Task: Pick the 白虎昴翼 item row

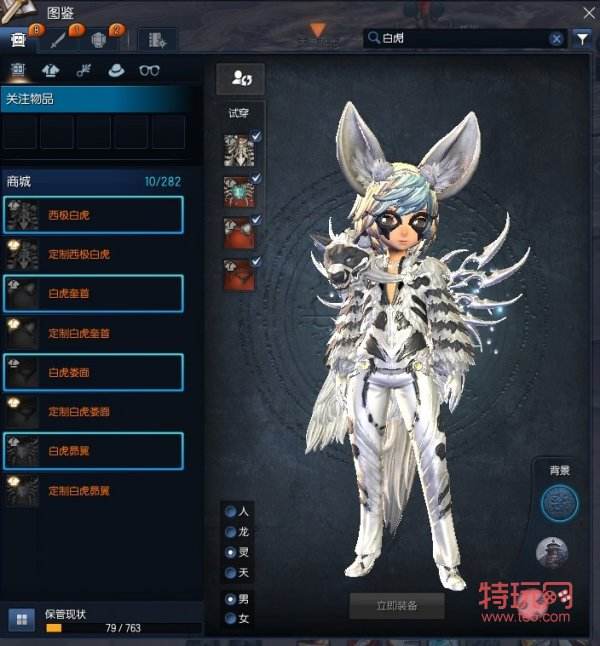Action: click(94, 451)
